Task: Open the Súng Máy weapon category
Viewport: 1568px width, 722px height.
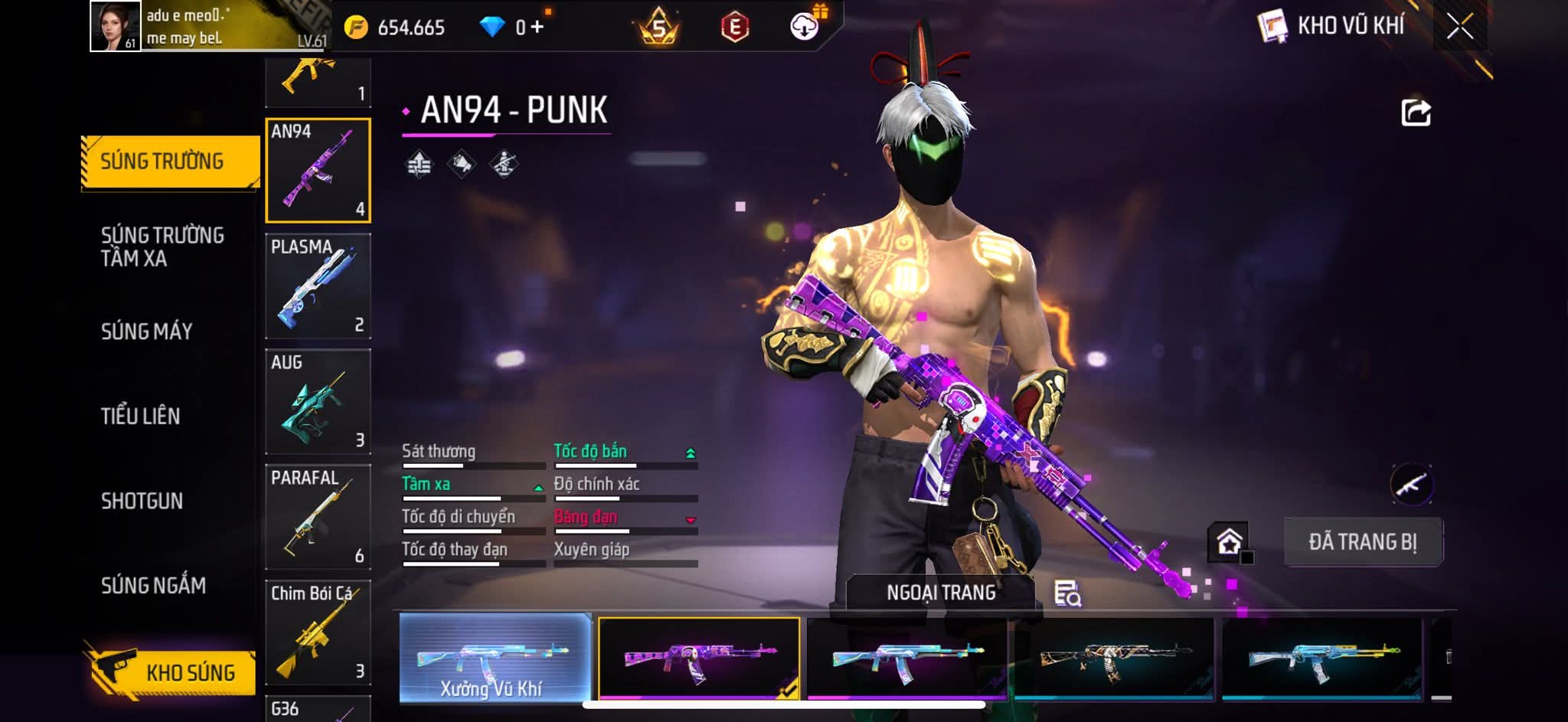Action: click(147, 332)
